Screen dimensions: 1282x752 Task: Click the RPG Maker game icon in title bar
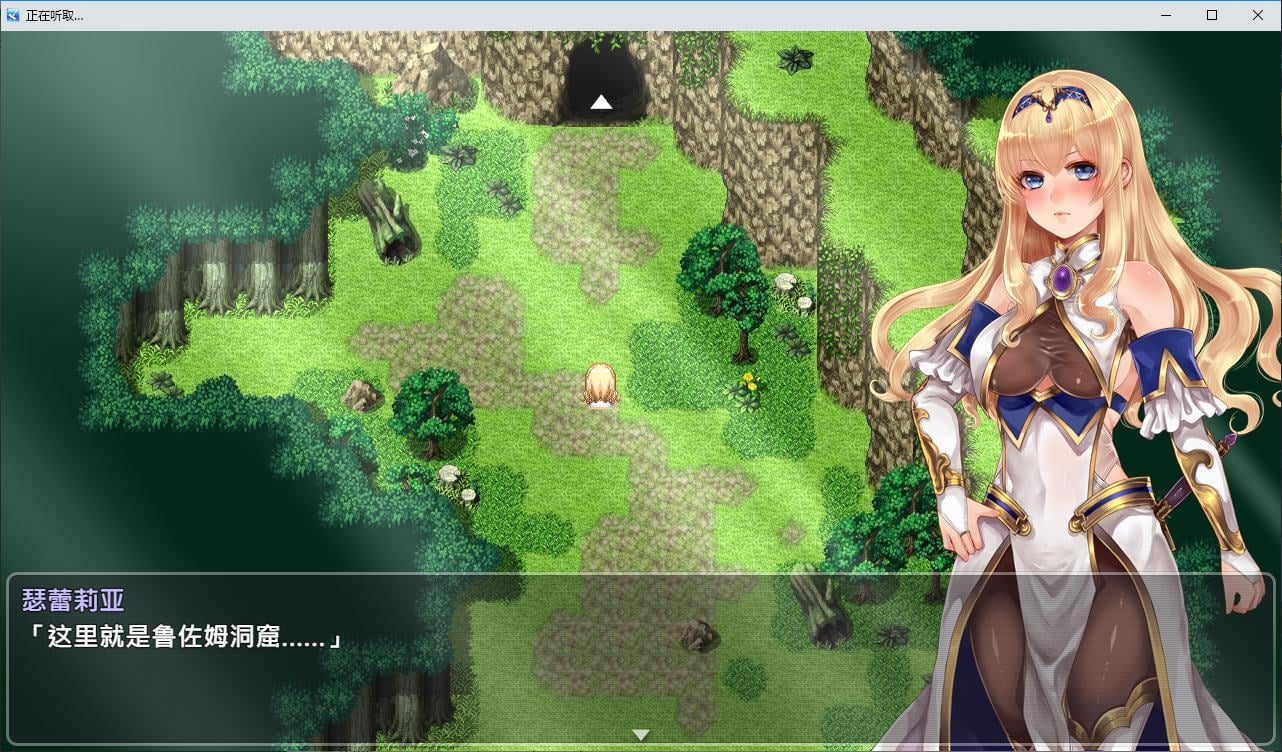click(11, 15)
